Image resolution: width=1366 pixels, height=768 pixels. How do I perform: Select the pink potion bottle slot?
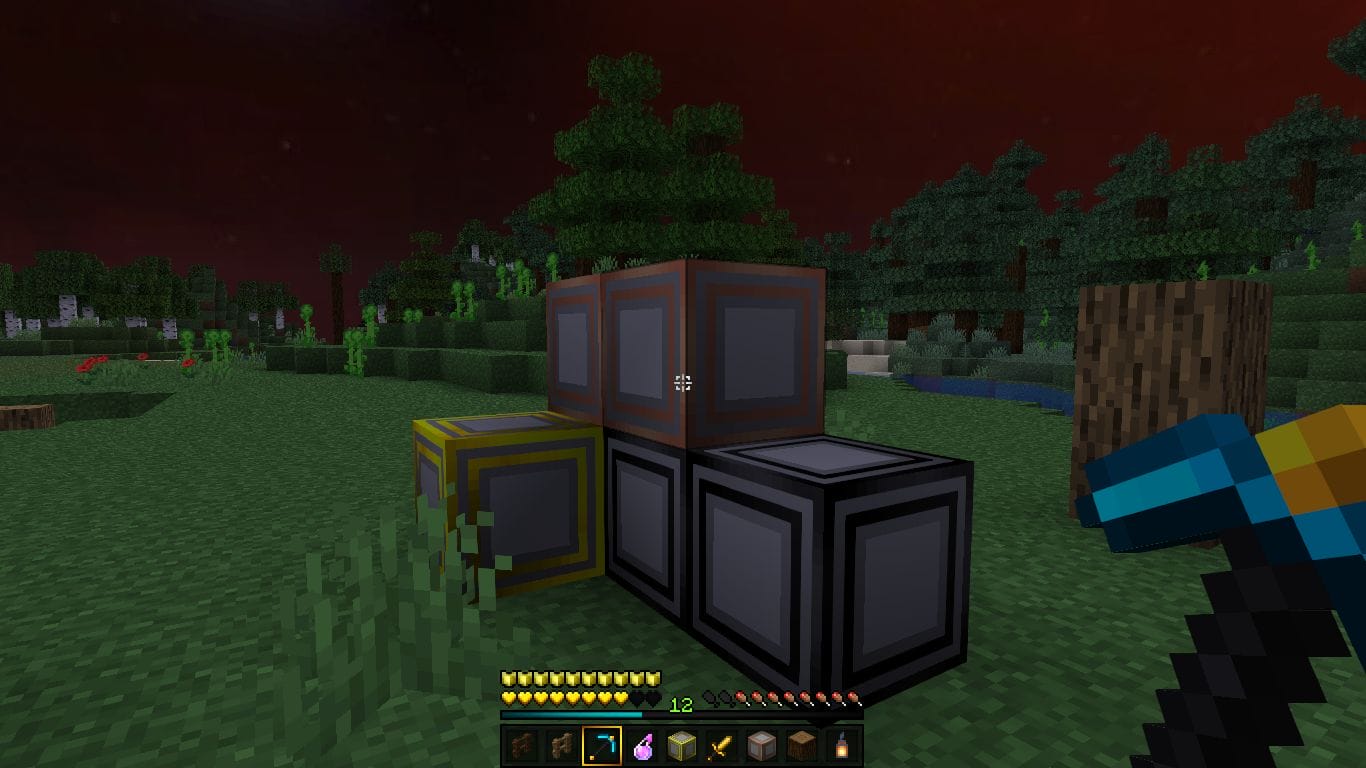(x=642, y=746)
